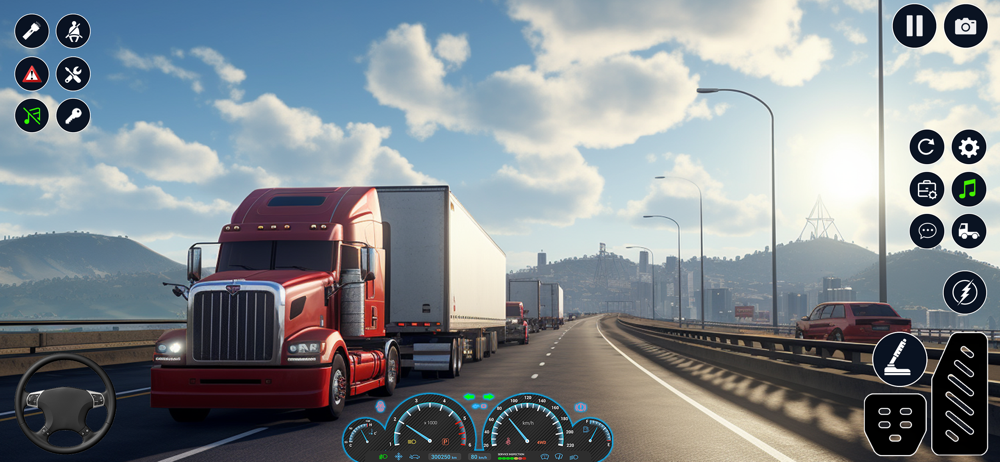Toggle the green music note button
1000x462 pixels.
pos(968,189)
